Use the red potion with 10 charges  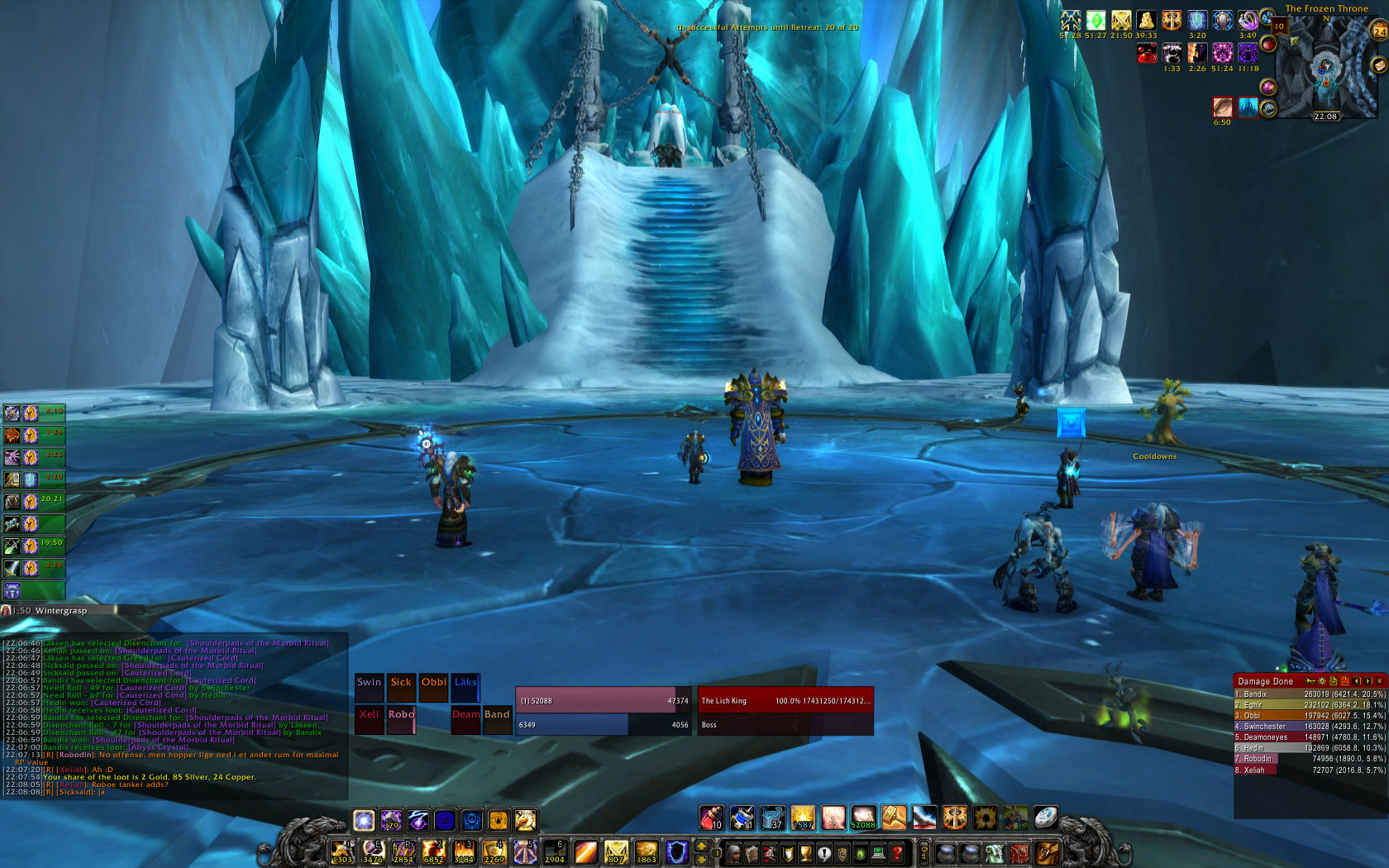(712, 818)
